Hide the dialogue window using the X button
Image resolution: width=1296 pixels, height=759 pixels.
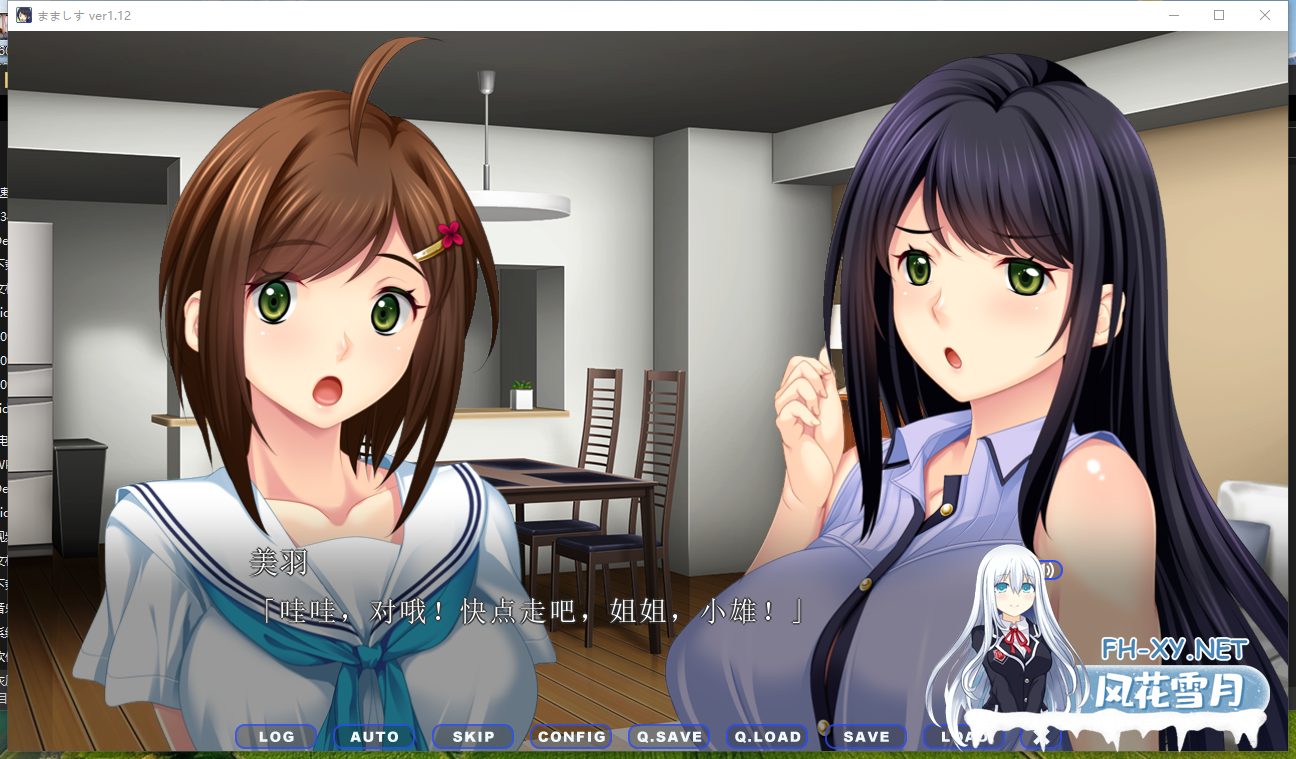[1041, 736]
